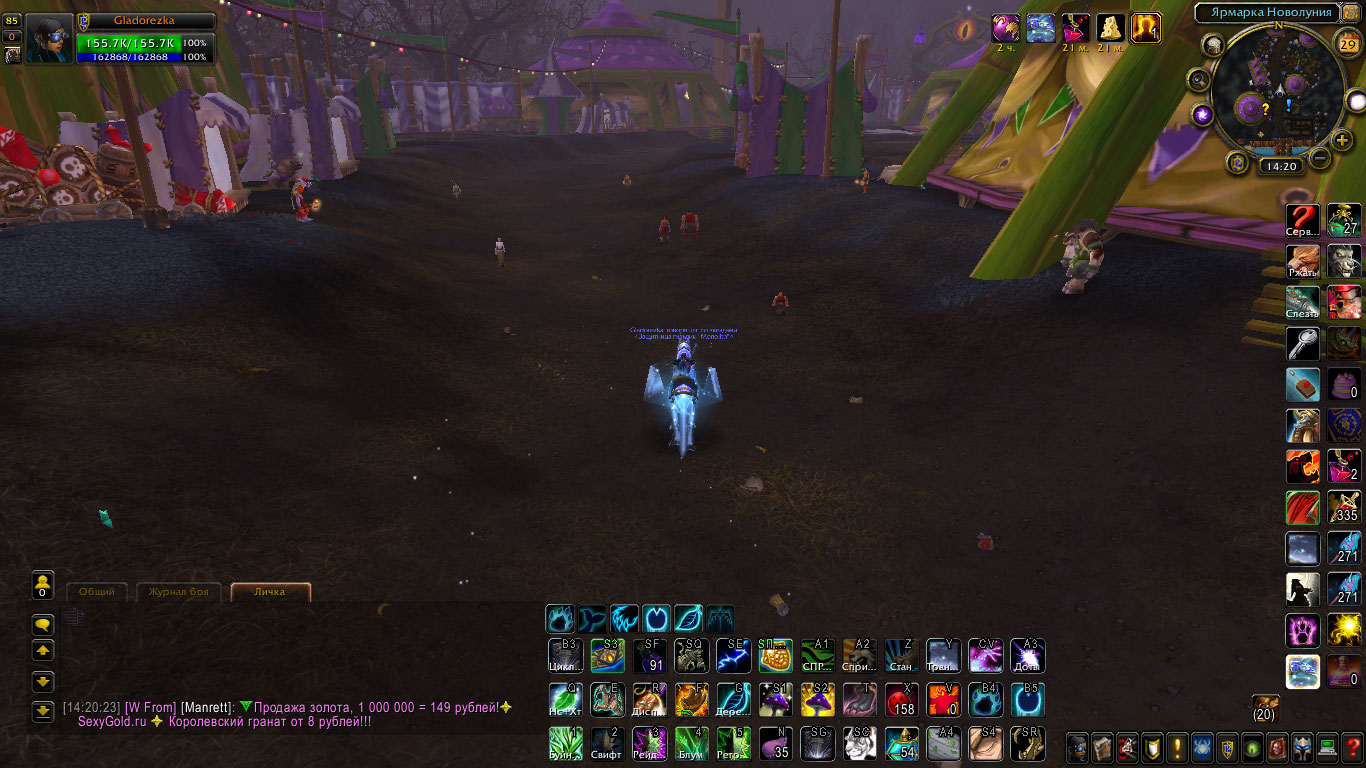This screenshot has width=1366, height=768.
Task: Open the backpack showing 20 free slots
Action: (1265, 707)
